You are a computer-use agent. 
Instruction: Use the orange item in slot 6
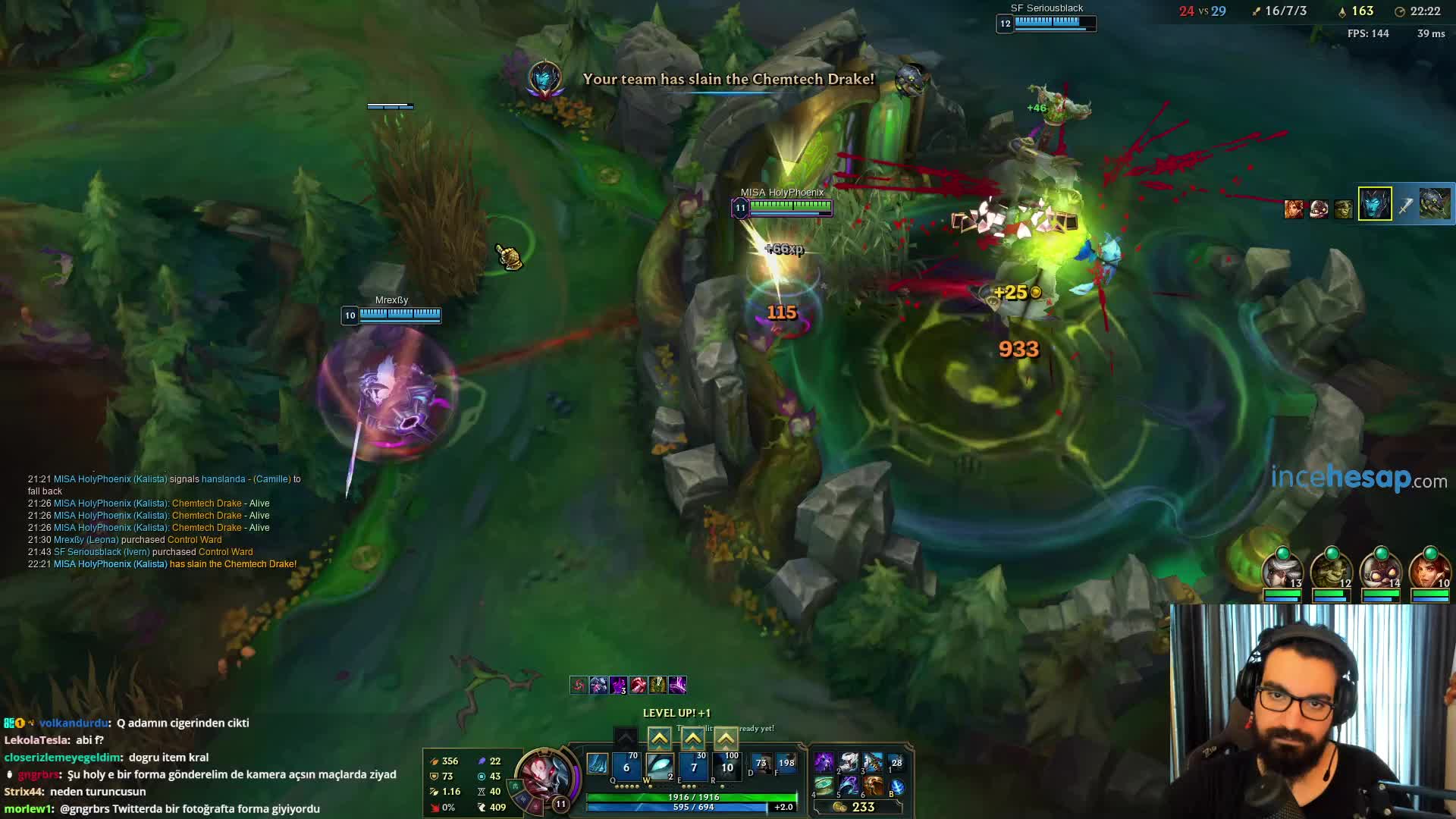(x=873, y=786)
